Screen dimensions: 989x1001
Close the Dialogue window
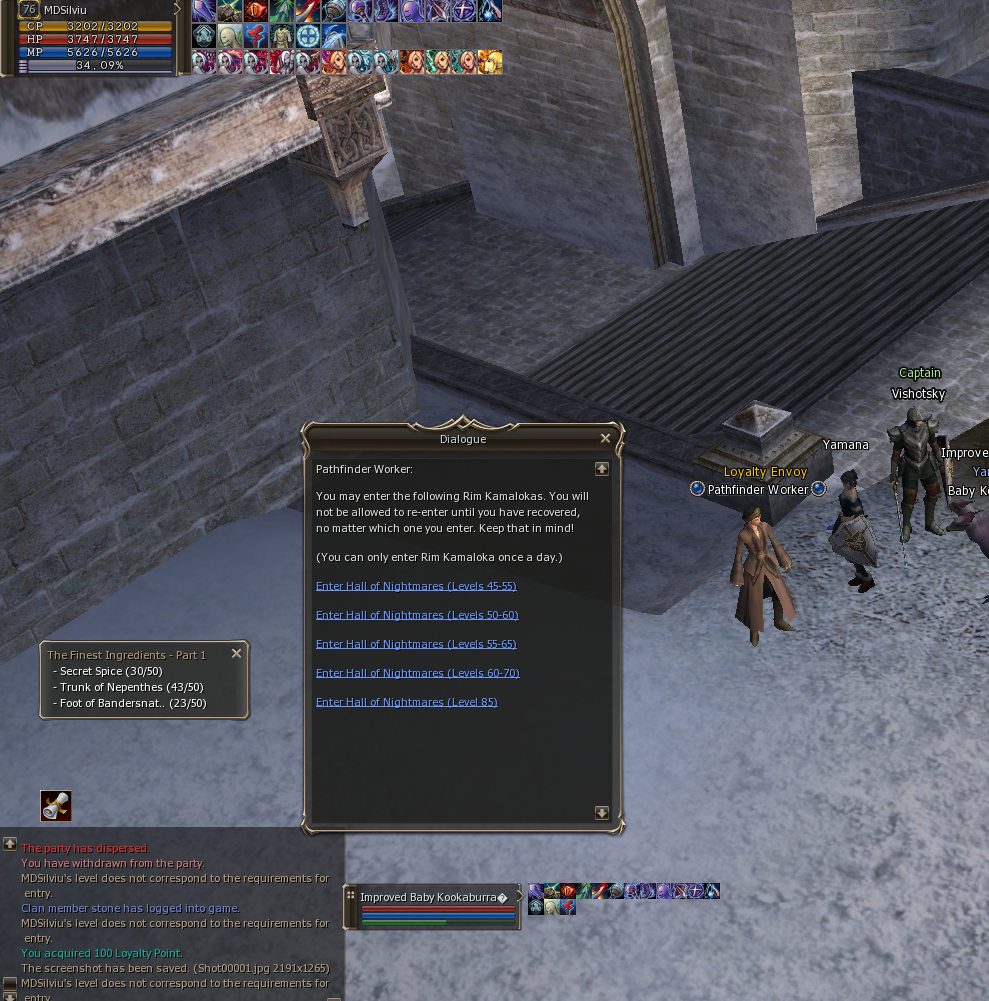click(x=605, y=438)
